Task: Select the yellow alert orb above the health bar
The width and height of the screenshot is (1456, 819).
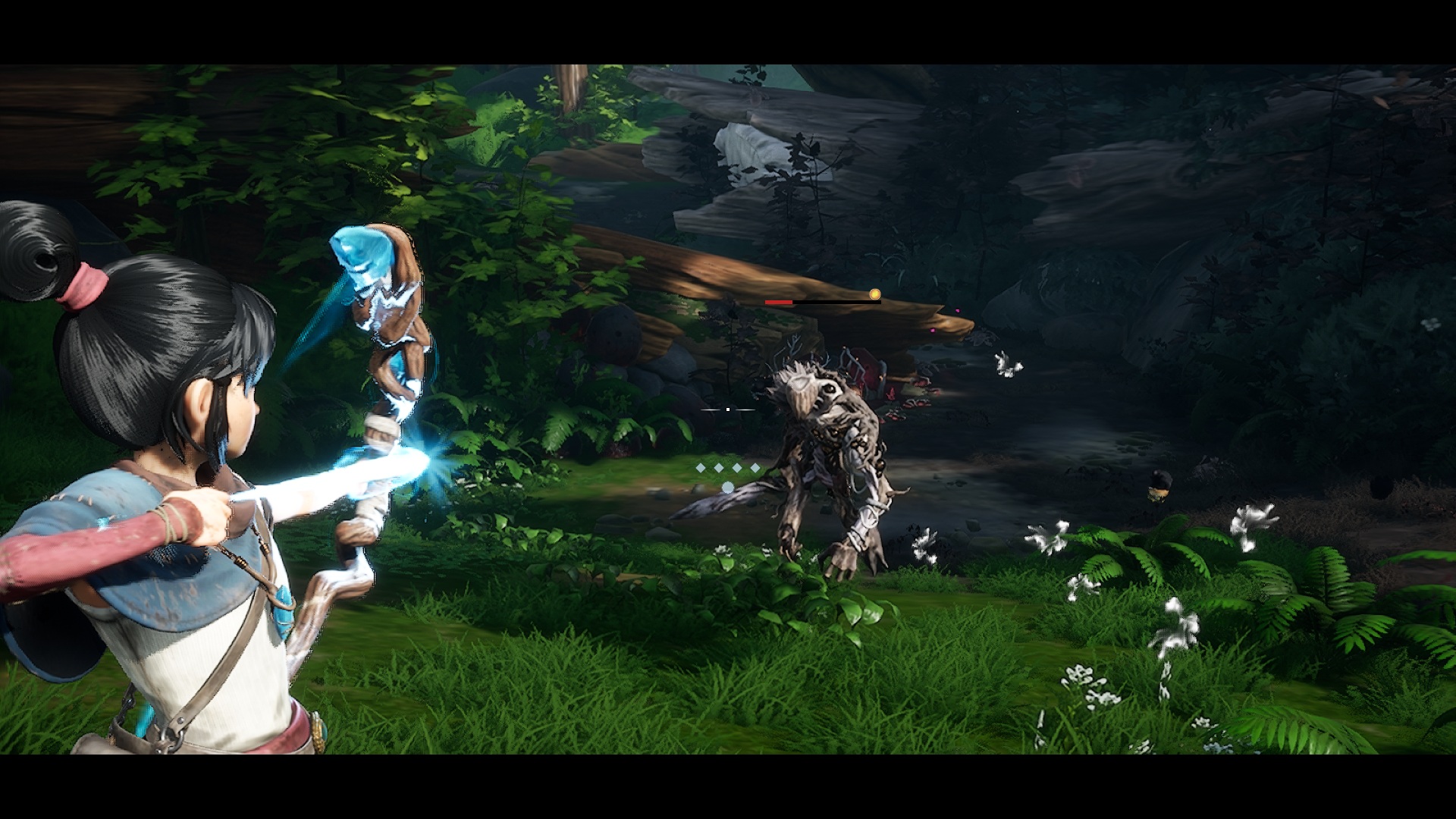Action: tap(875, 293)
